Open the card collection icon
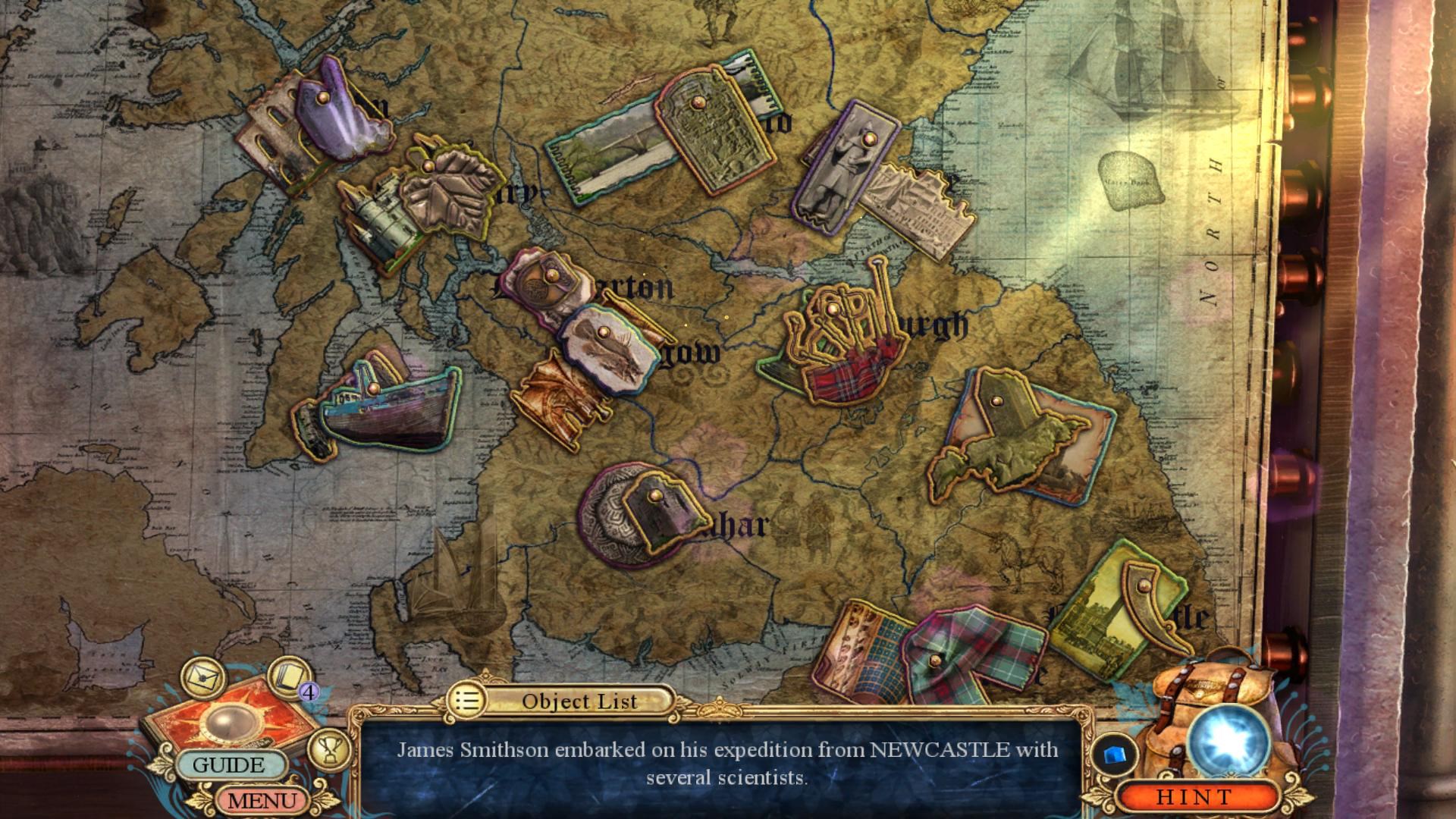 [288, 674]
